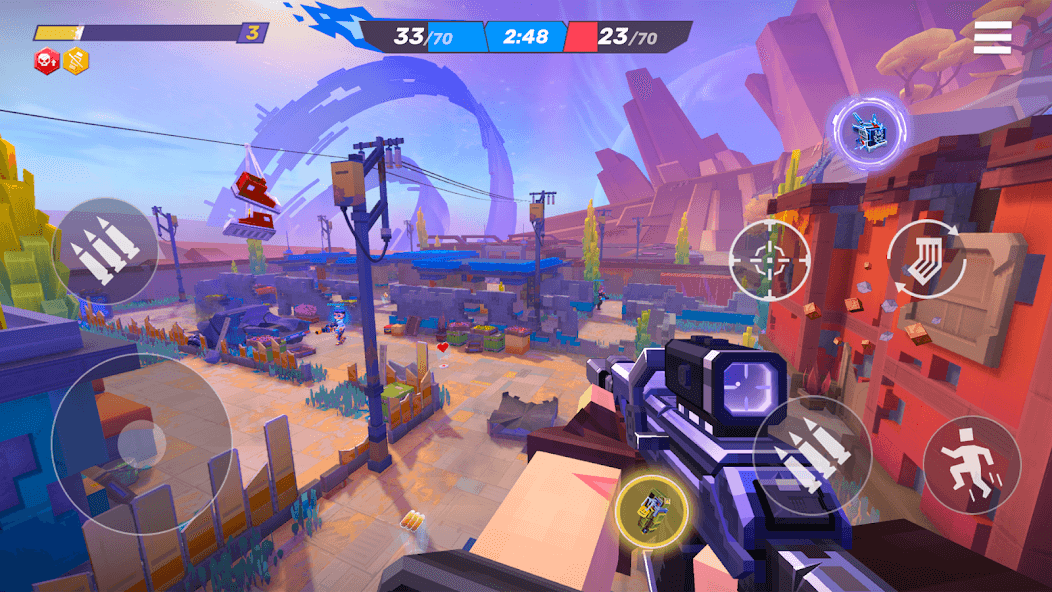The width and height of the screenshot is (1052, 592).
Task: Activate the purple-ringed gadget icon
Action: 868,129
